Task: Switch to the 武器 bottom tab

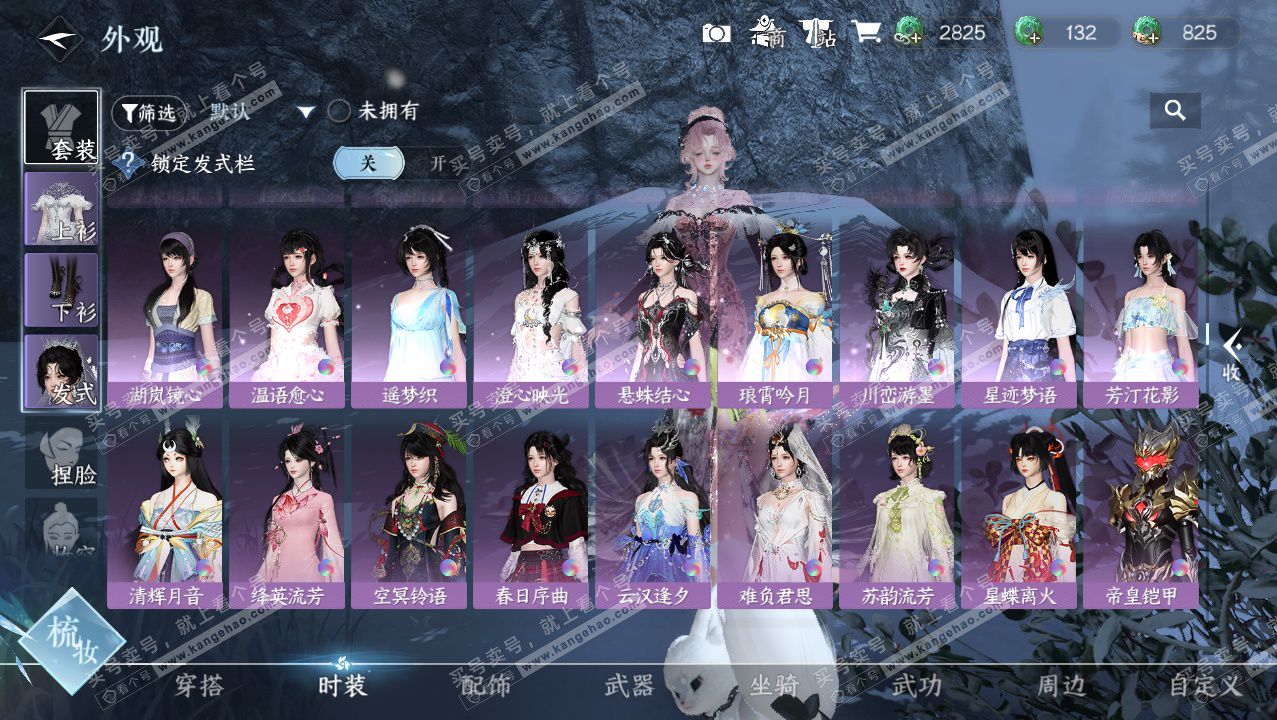Action: pos(629,685)
